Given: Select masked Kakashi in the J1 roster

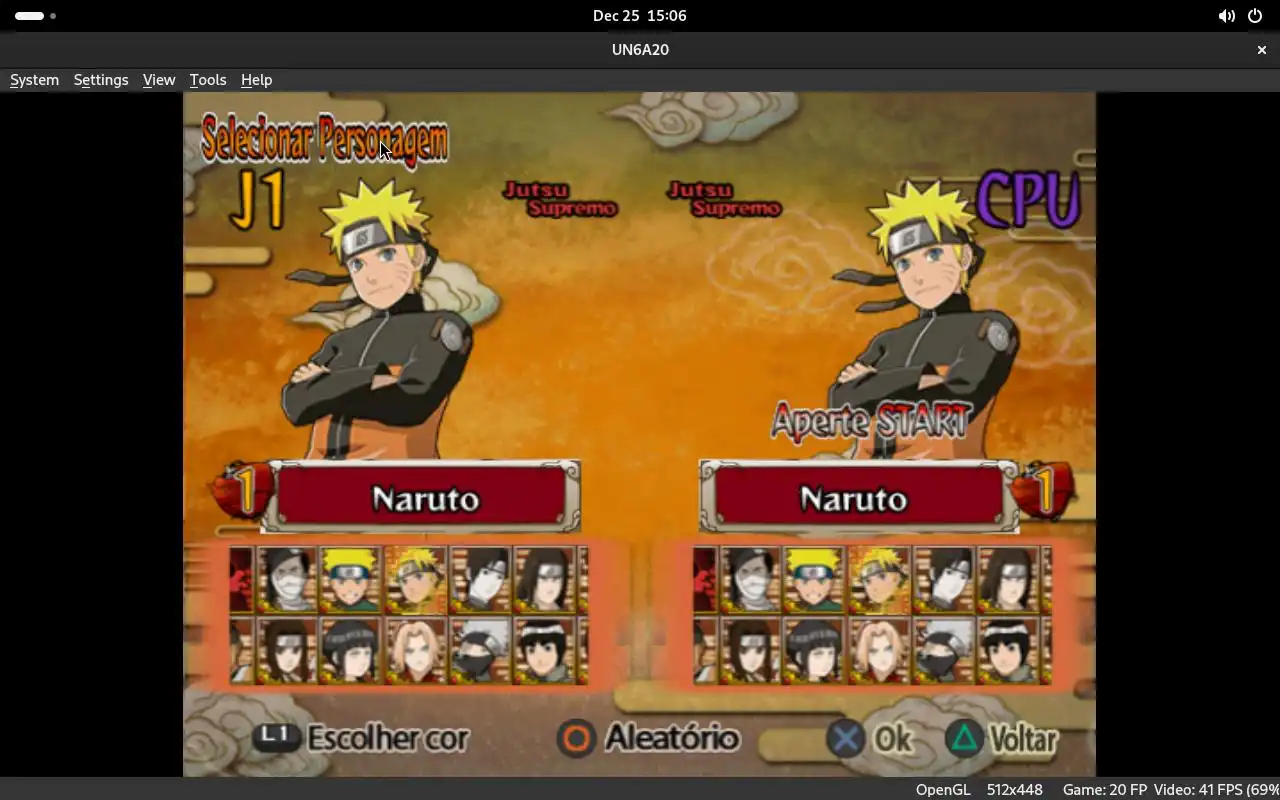Looking at the screenshot, I should pyautogui.click(x=480, y=651).
